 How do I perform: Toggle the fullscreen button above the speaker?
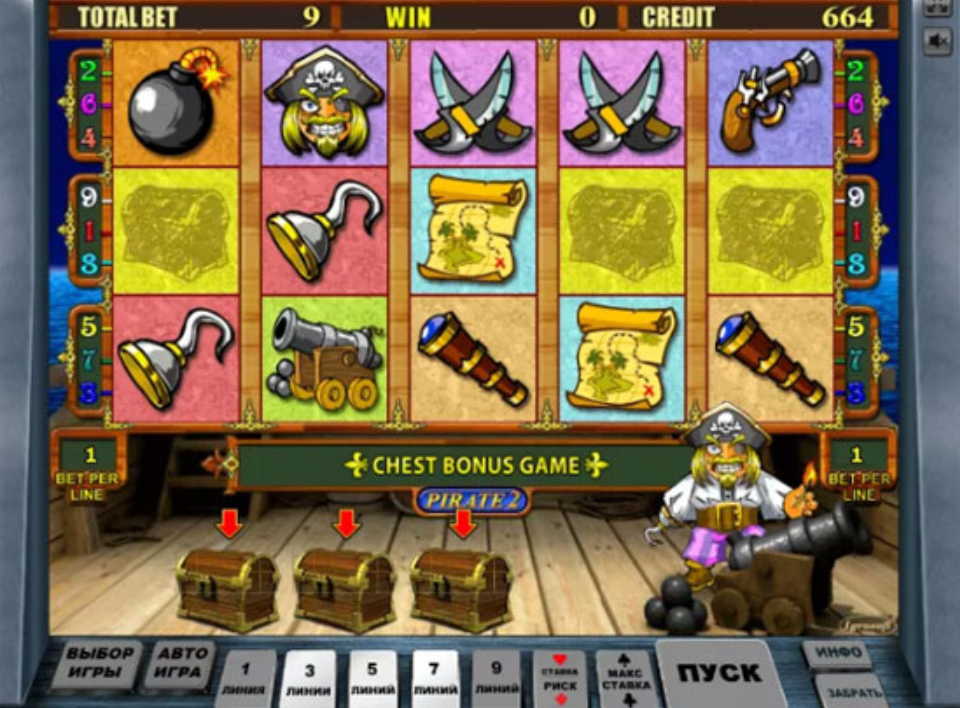pyautogui.click(x=937, y=6)
